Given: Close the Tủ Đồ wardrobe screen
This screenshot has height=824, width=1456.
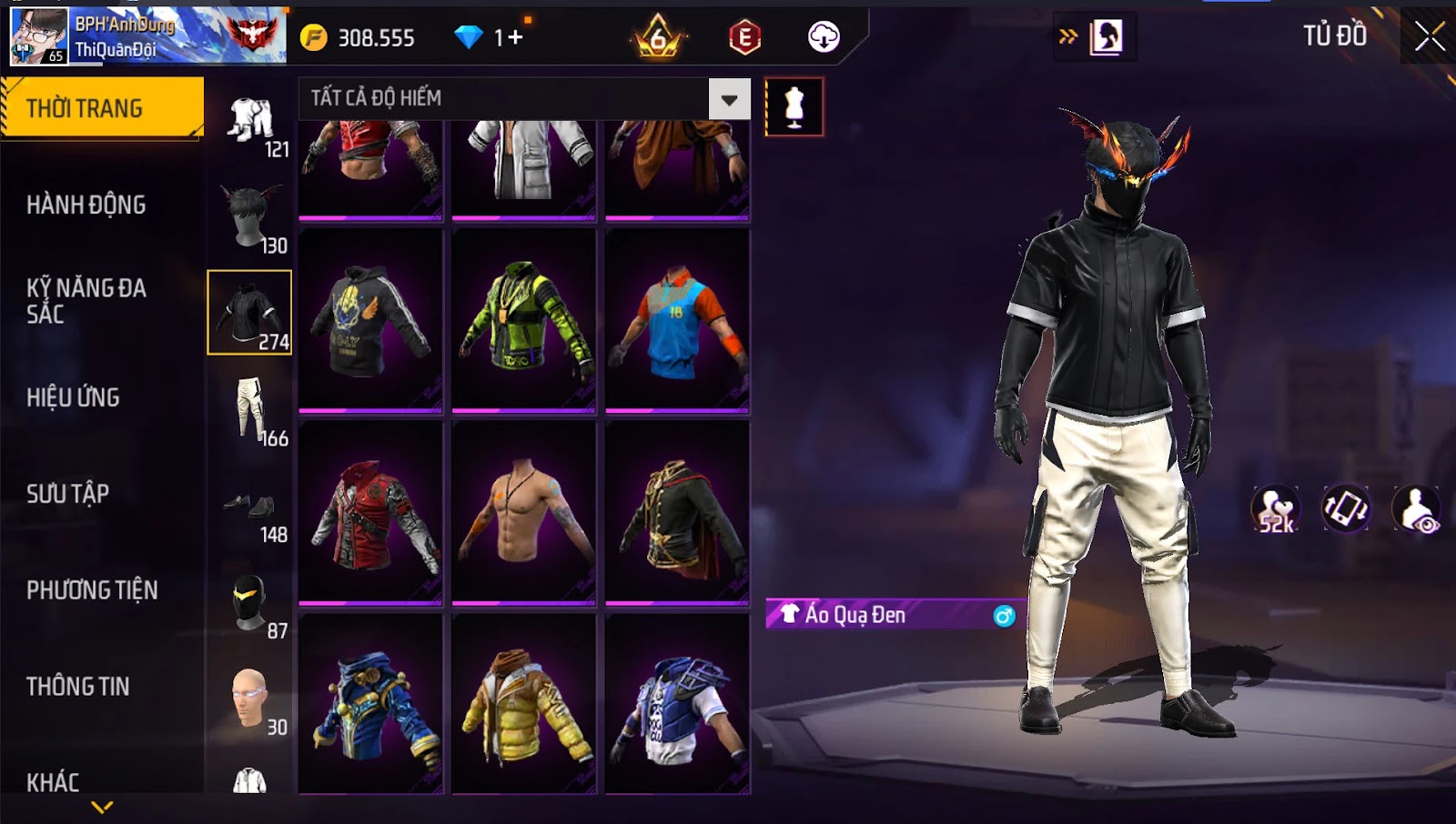Looking at the screenshot, I should pyautogui.click(x=1429, y=36).
